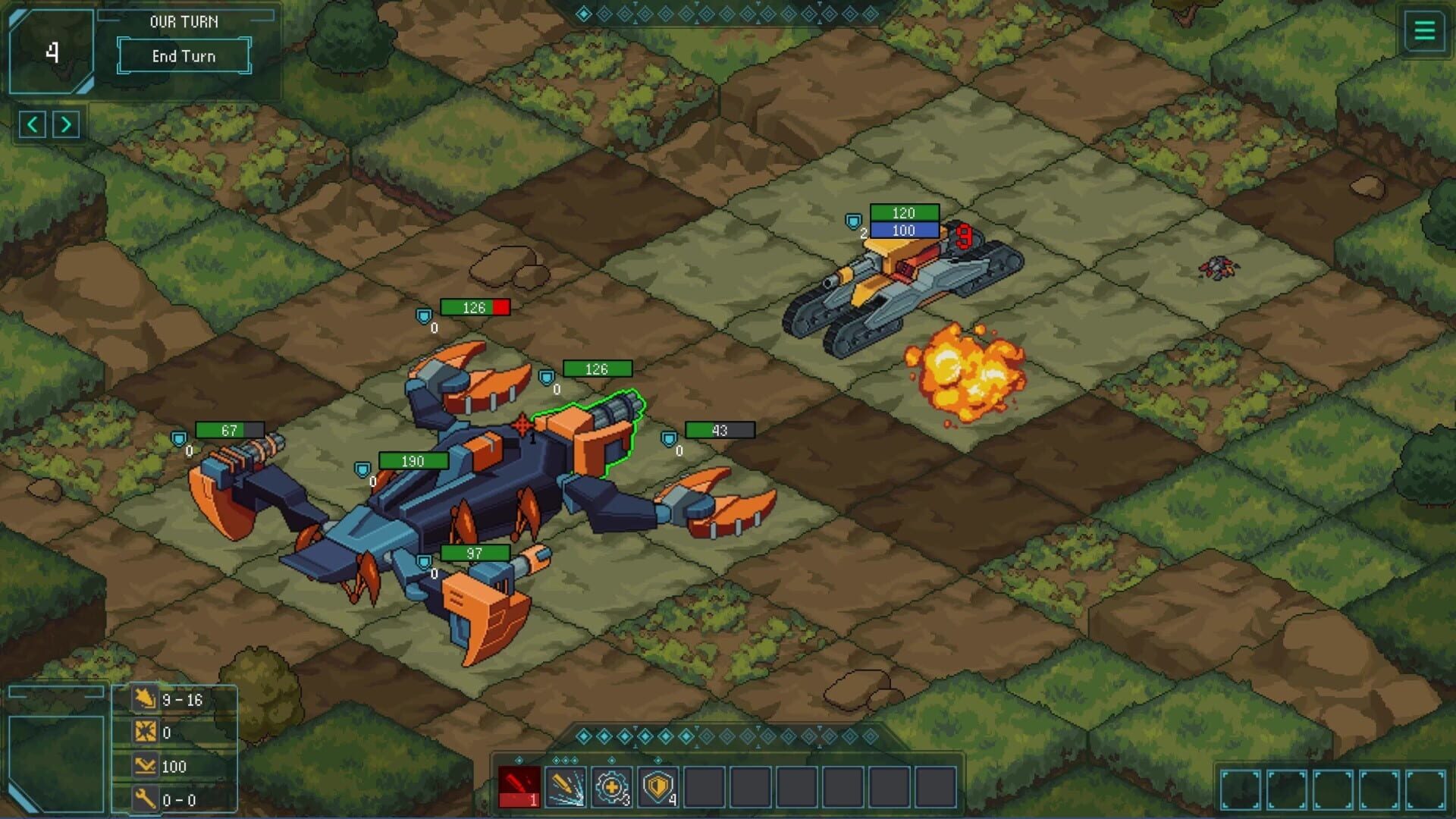Click the accuracy stat icon showing 100
Viewport: 1456px width, 819px height.
click(x=146, y=766)
